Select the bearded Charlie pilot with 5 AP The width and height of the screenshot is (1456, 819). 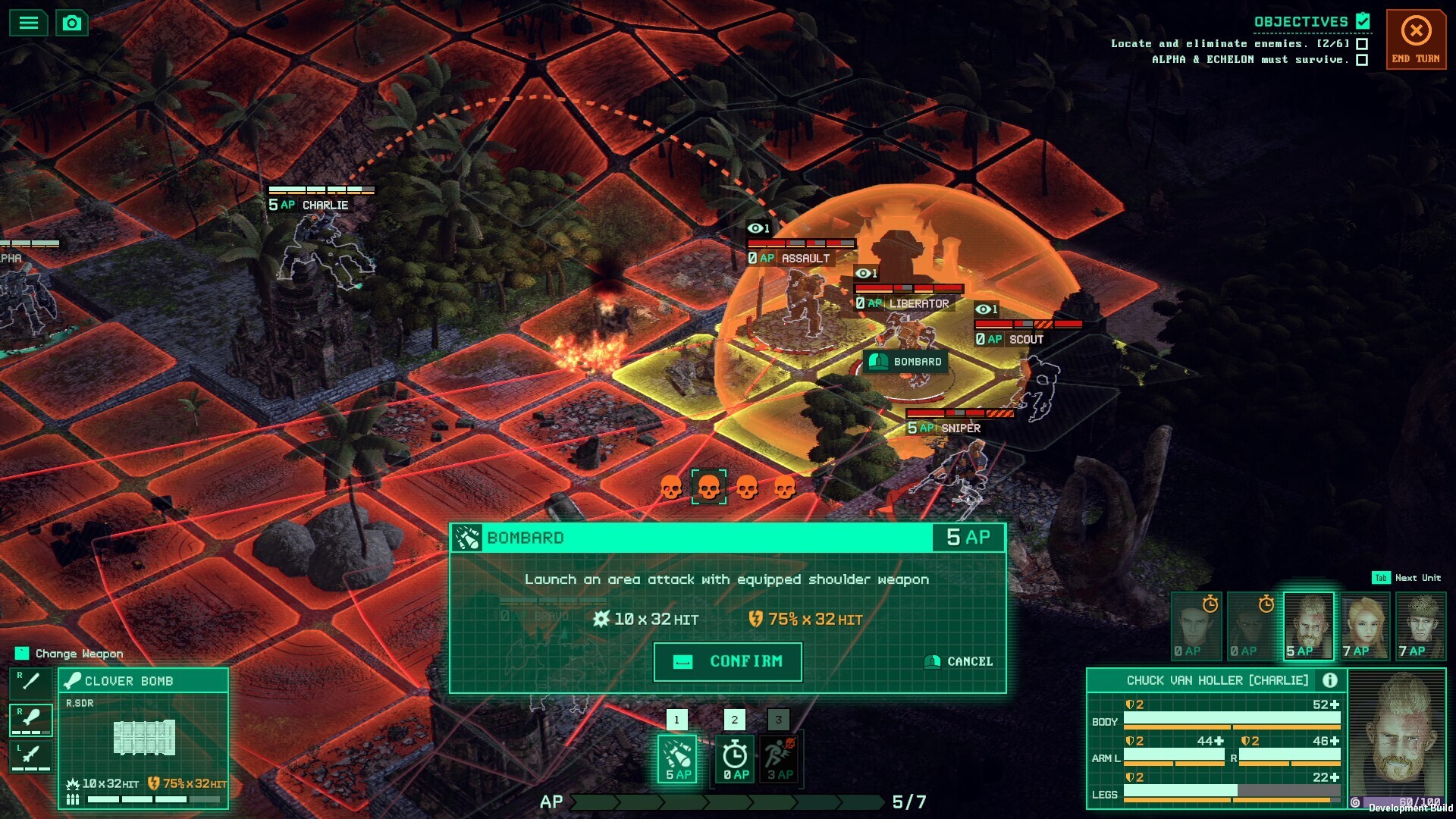click(1308, 626)
